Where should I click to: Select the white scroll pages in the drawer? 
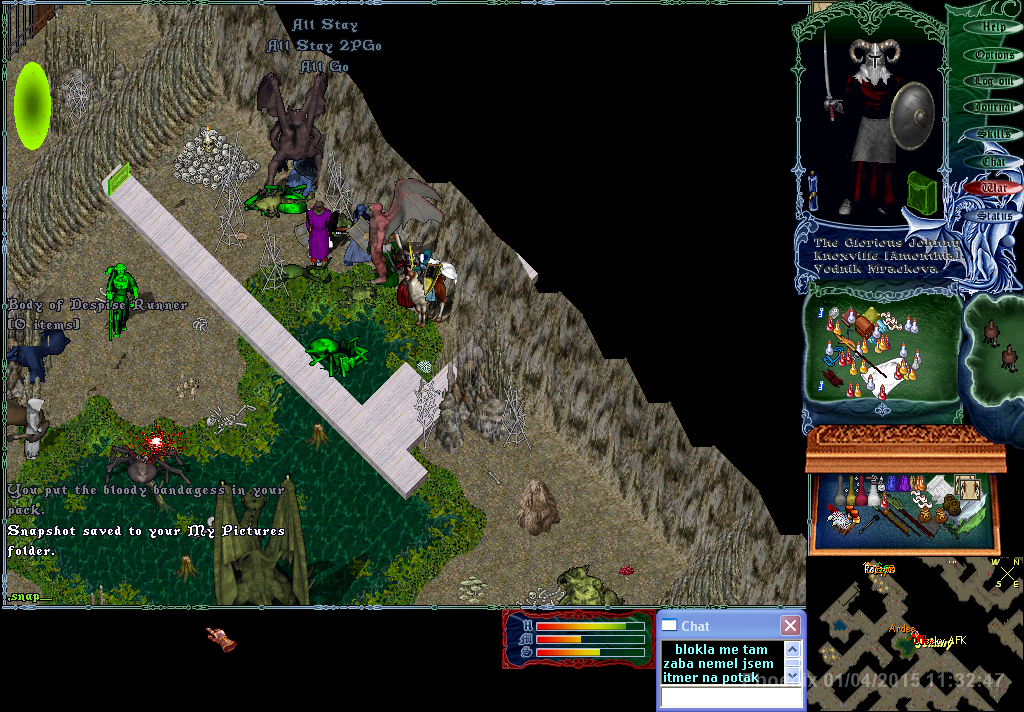click(938, 487)
